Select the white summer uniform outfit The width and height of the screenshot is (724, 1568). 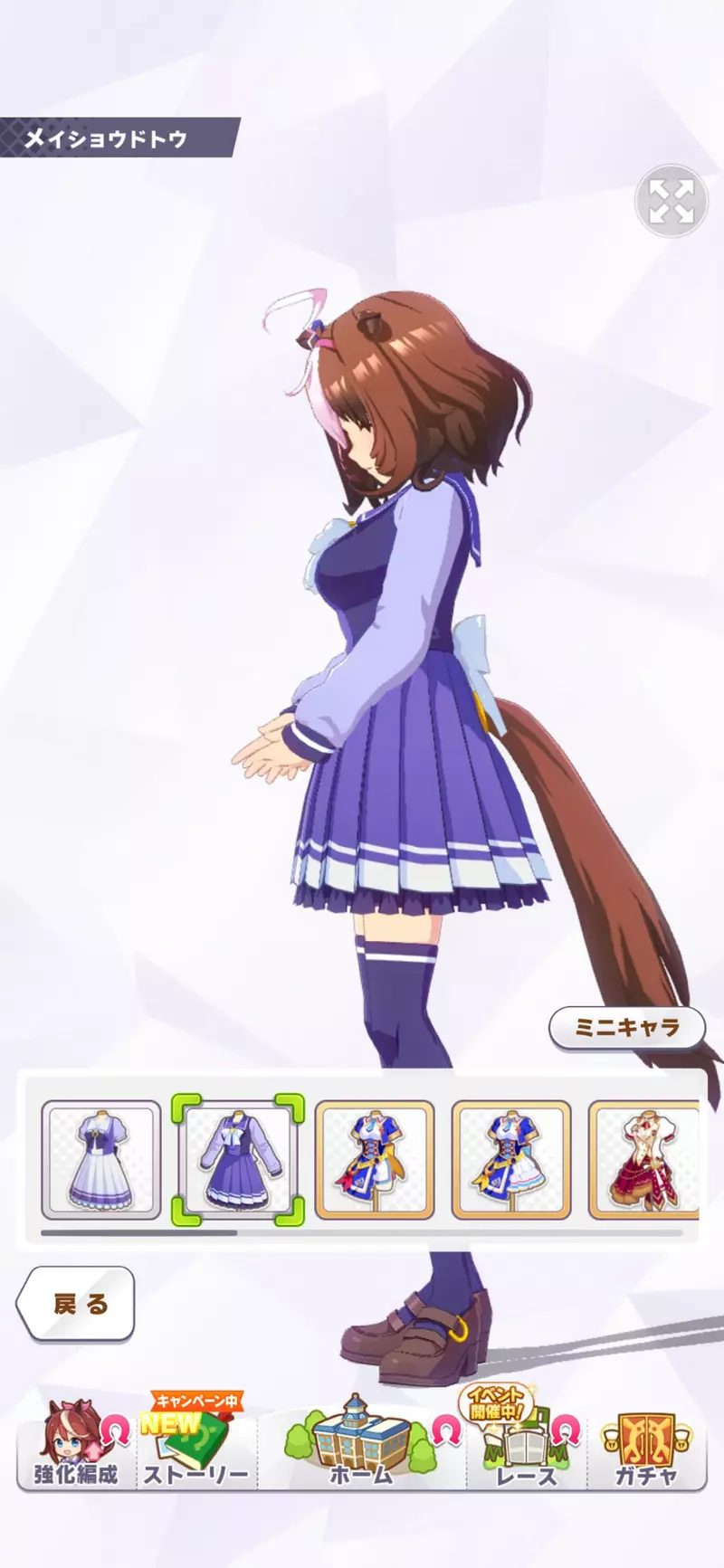(x=101, y=1159)
